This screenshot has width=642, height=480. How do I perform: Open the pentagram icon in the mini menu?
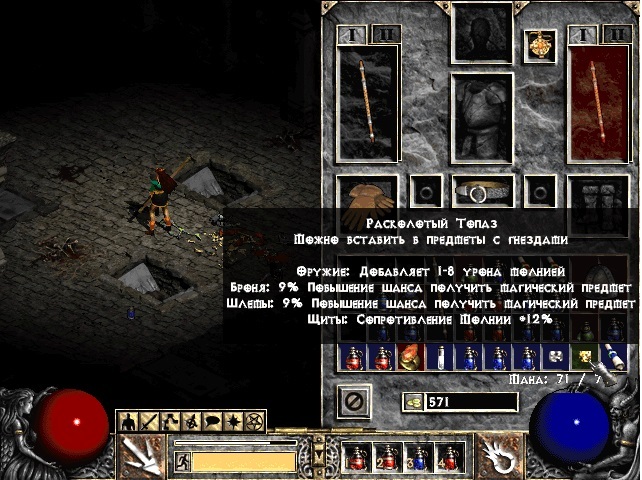(x=255, y=421)
